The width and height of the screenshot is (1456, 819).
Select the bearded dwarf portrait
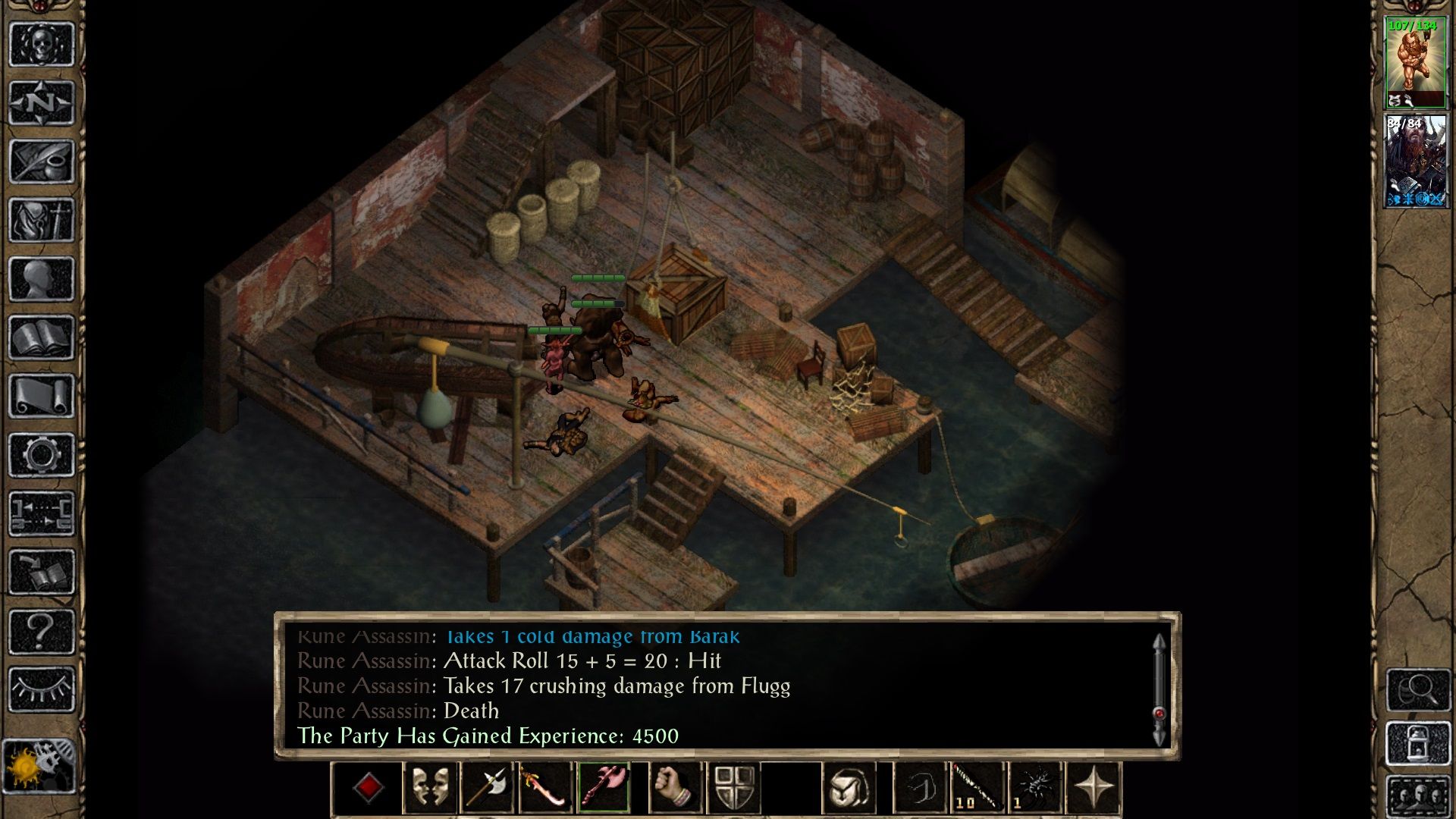click(x=1415, y=162)
